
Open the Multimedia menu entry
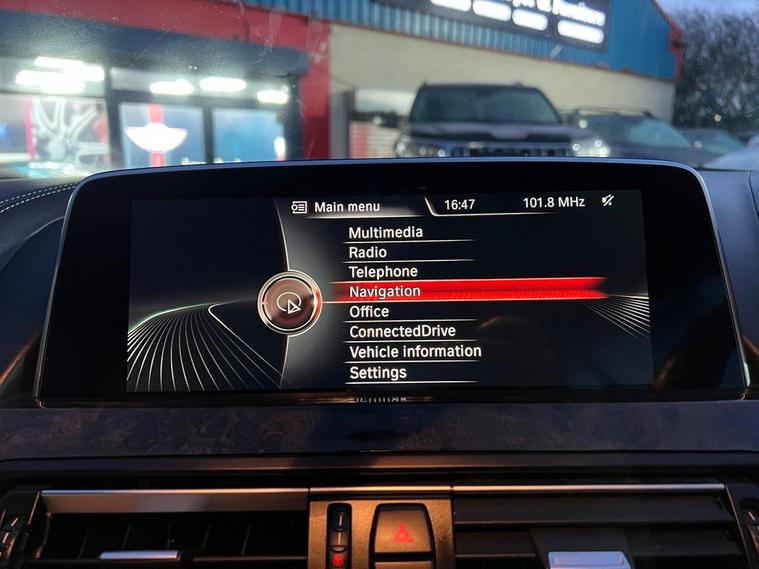point(385,233)
